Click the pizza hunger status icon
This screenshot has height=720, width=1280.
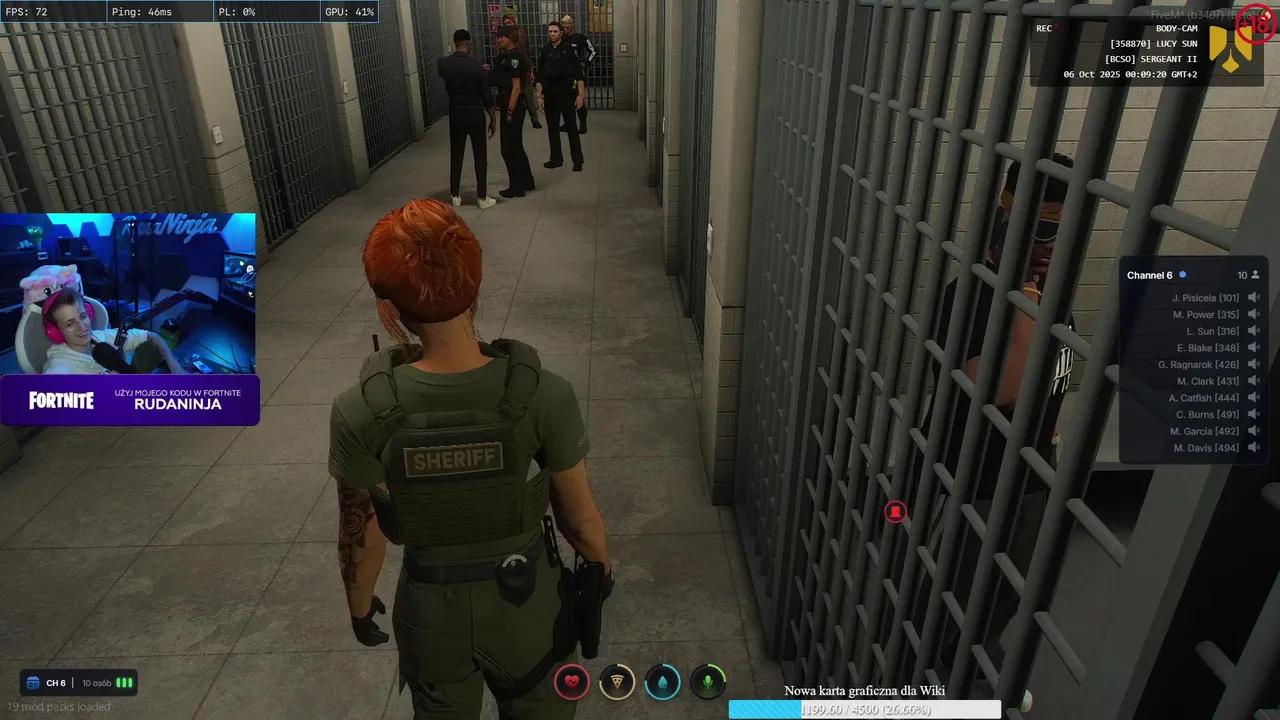pyautogui.click(x=617, y=682)
